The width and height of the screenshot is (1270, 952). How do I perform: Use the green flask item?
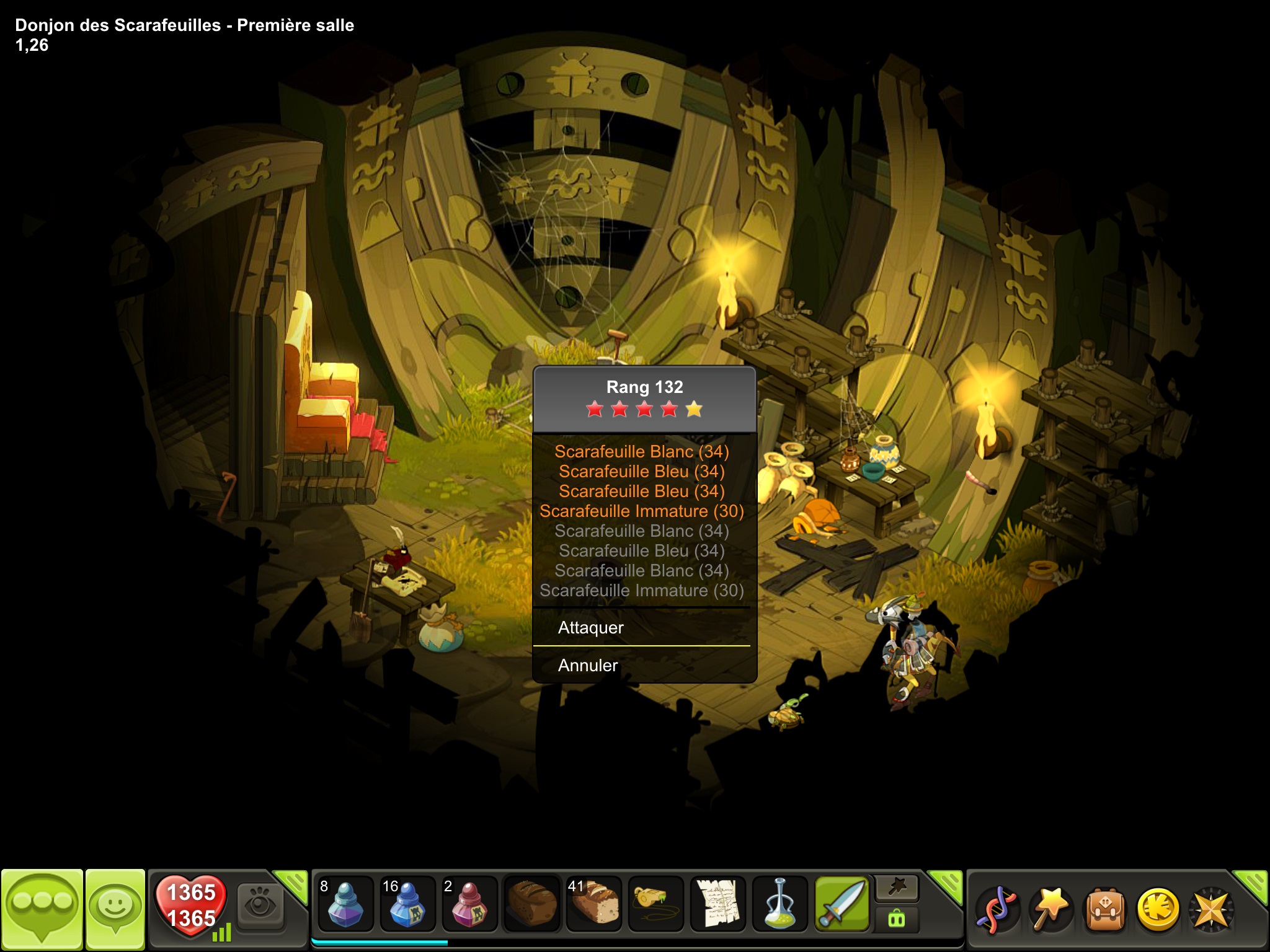[779, 905]
